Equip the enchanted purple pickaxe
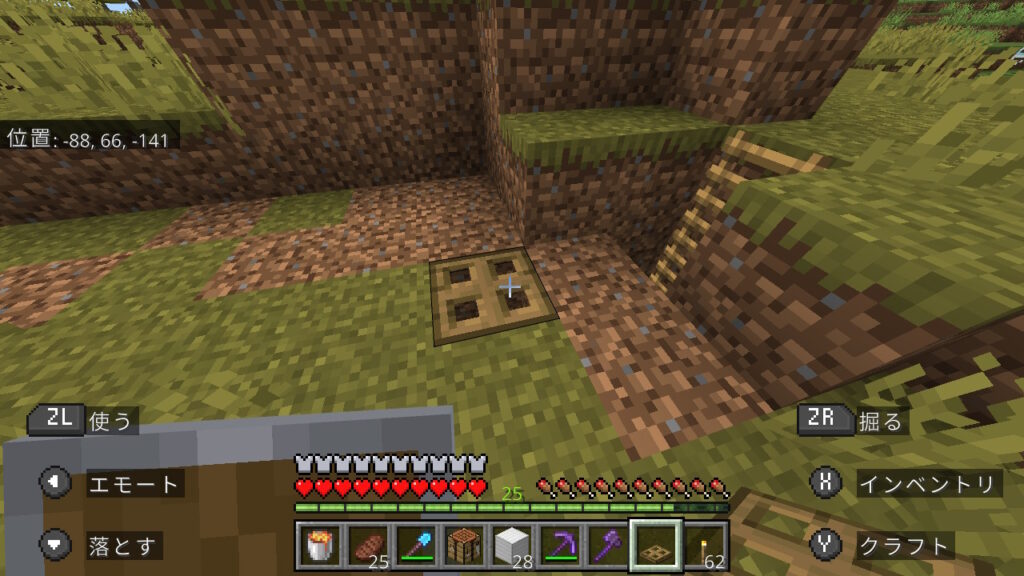 [x=559, y=546]
